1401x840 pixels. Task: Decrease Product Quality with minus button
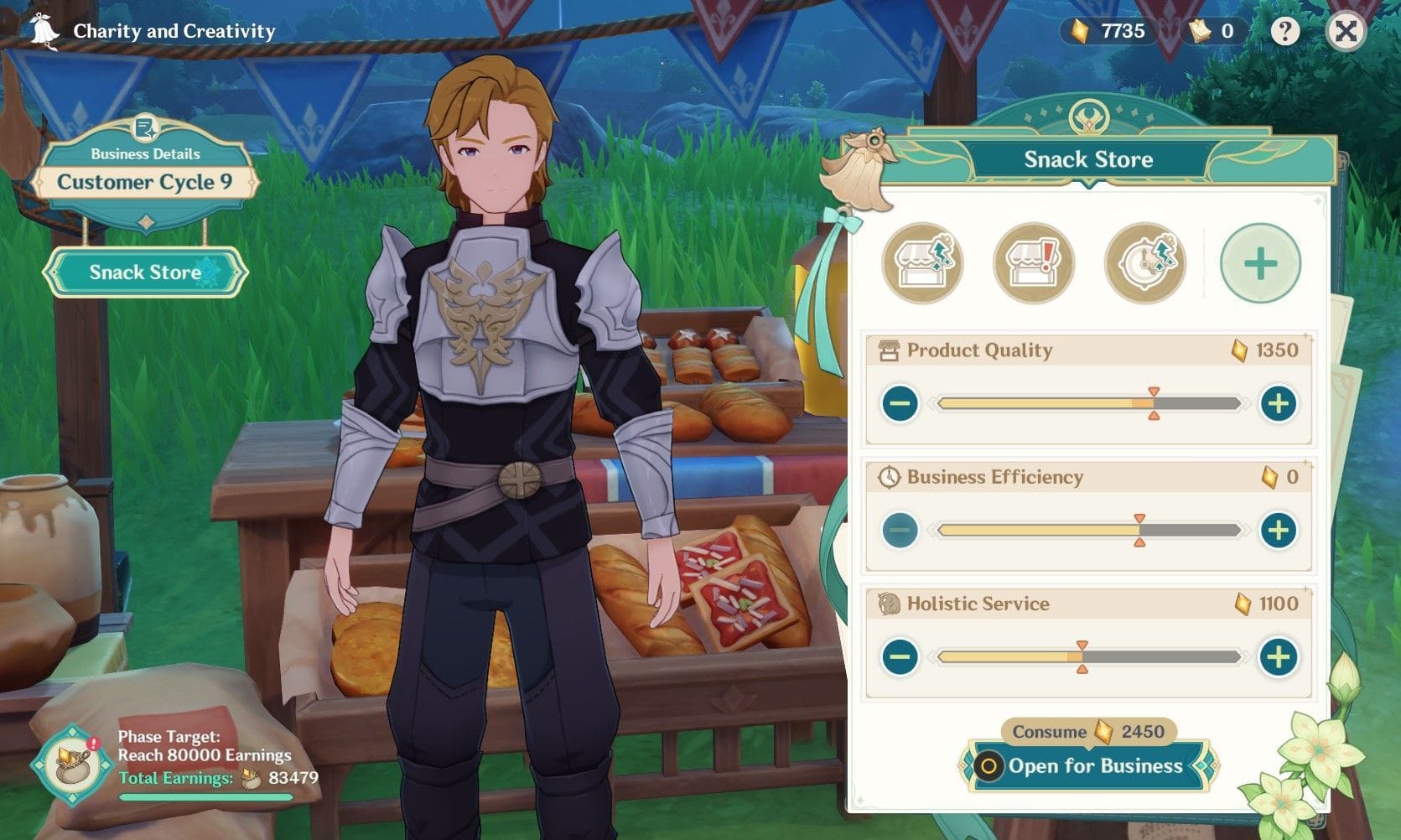pos(900,404)
